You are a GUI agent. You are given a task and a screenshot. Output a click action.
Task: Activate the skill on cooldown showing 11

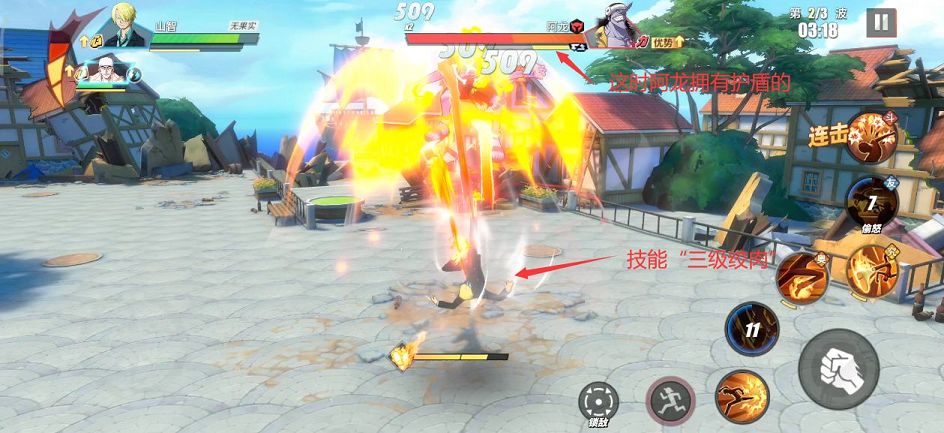coord(752,329)
